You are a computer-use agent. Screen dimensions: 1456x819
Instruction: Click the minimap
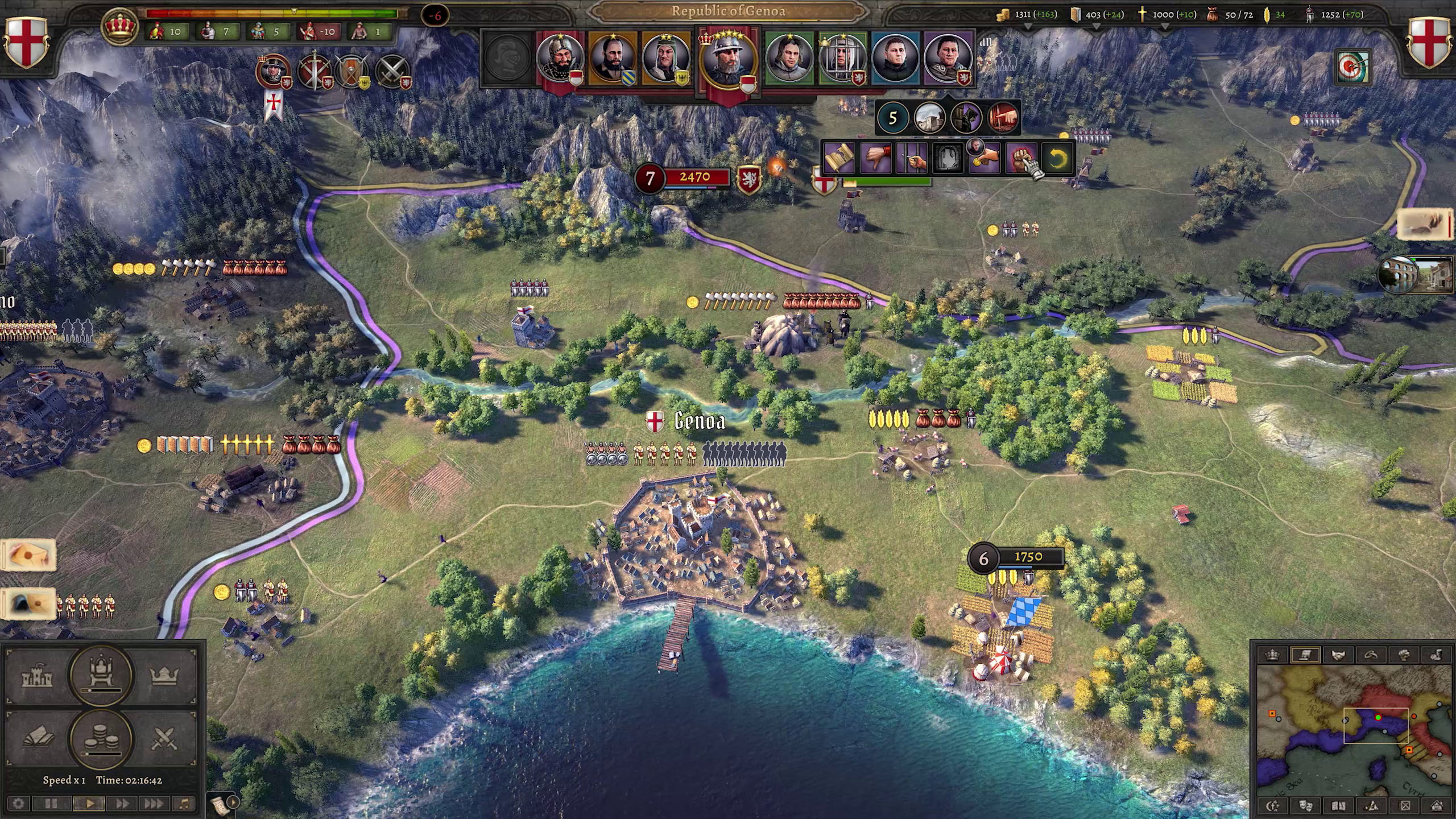pos(1352,734)
